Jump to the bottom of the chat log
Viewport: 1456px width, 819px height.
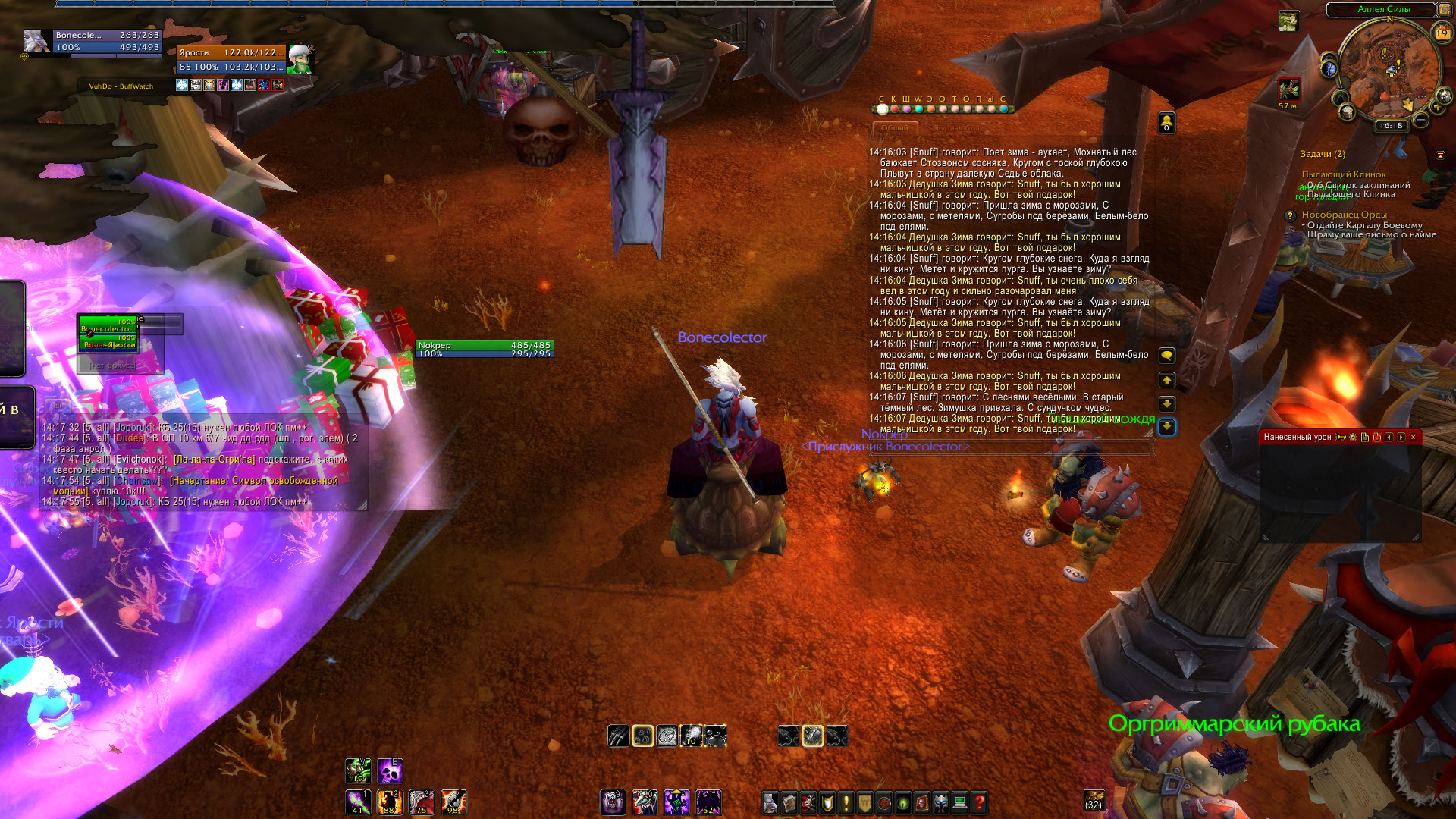pyautogui.click(x=1167, y=428)
